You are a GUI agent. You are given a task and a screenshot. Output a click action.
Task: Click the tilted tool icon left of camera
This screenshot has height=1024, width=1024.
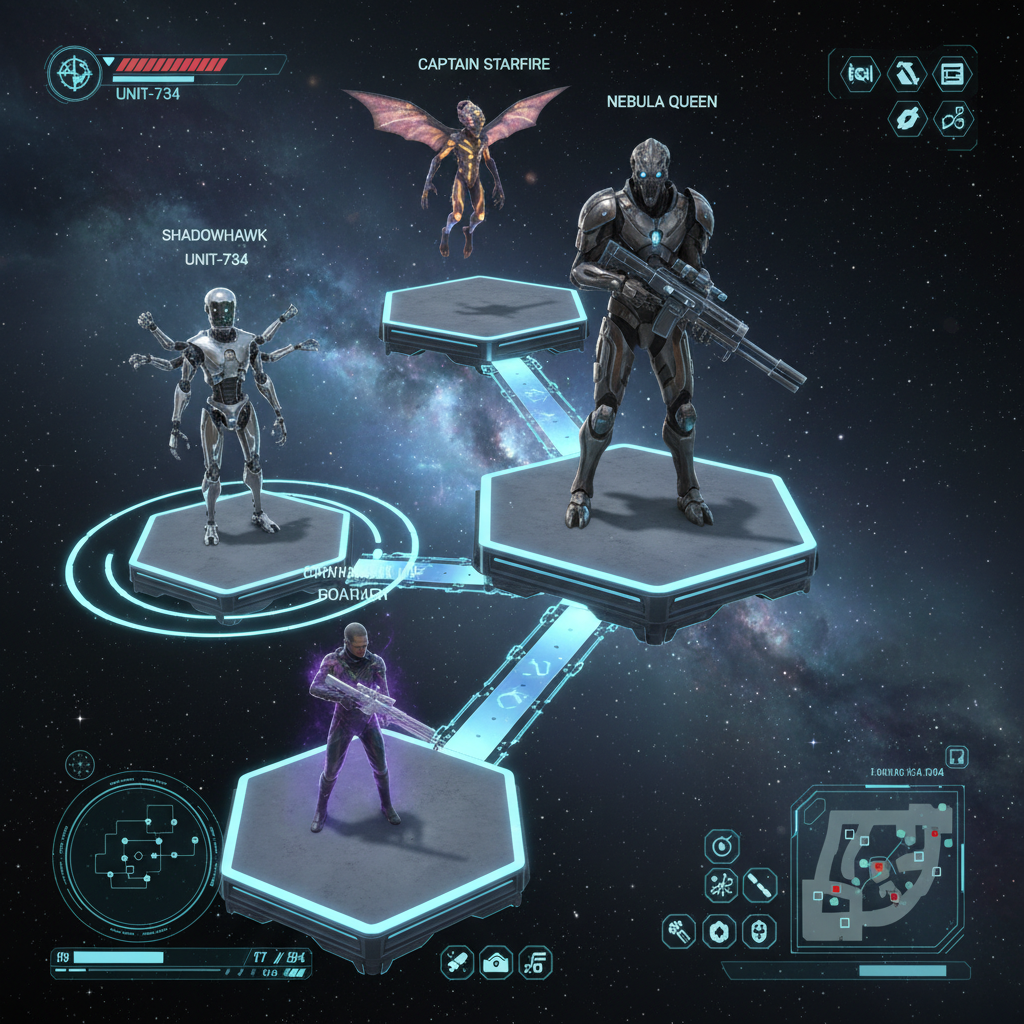coord(457,963)
